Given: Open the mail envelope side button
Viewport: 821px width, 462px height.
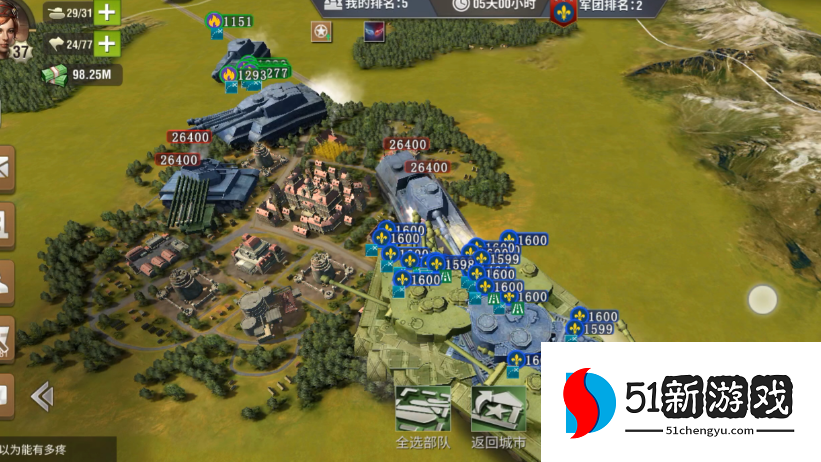Looking at the screenshot, I should [x=5, y=172].
